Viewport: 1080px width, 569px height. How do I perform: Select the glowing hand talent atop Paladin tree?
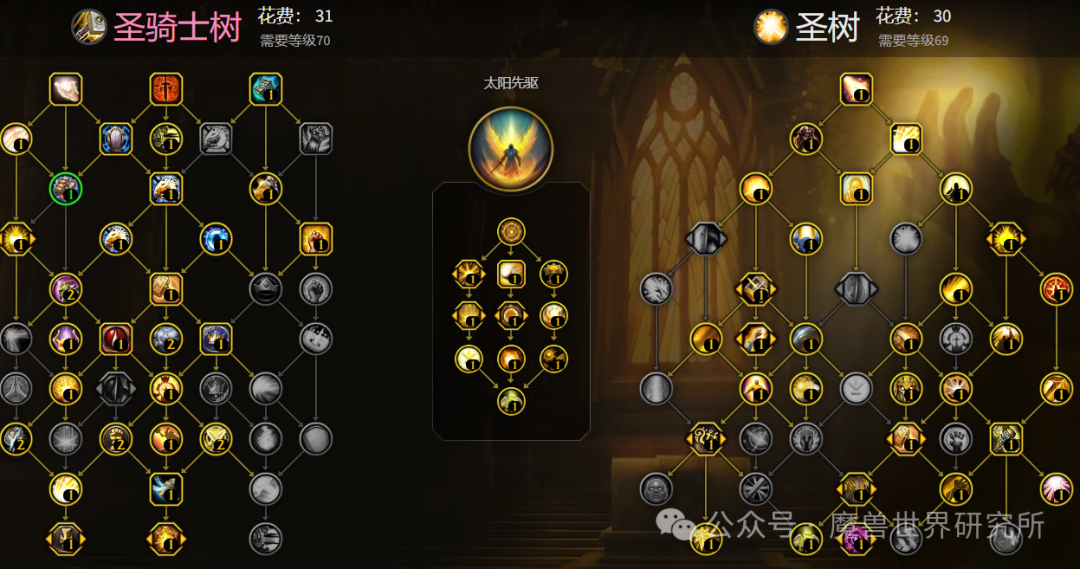point(66,89)
